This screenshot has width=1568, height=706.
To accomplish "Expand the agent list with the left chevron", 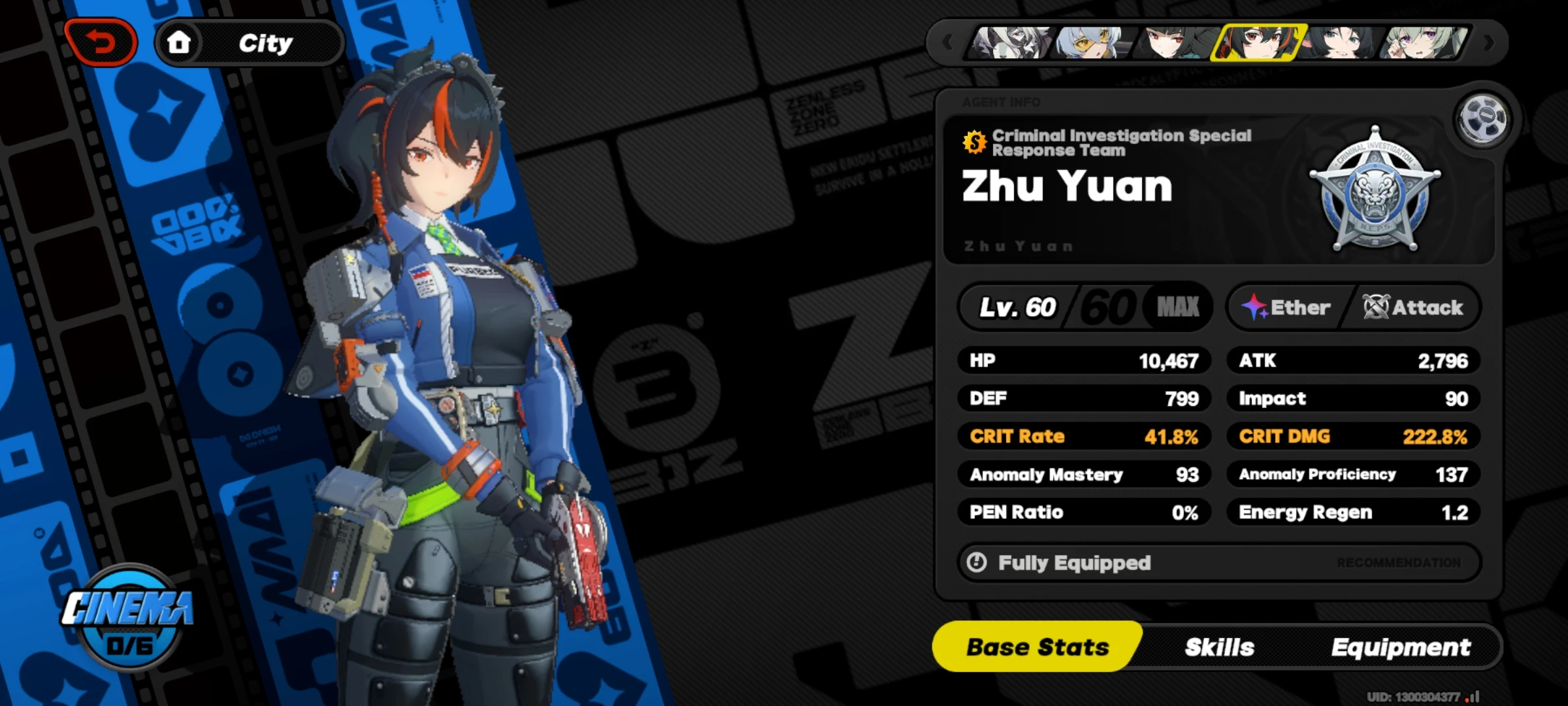I will 947,41.
